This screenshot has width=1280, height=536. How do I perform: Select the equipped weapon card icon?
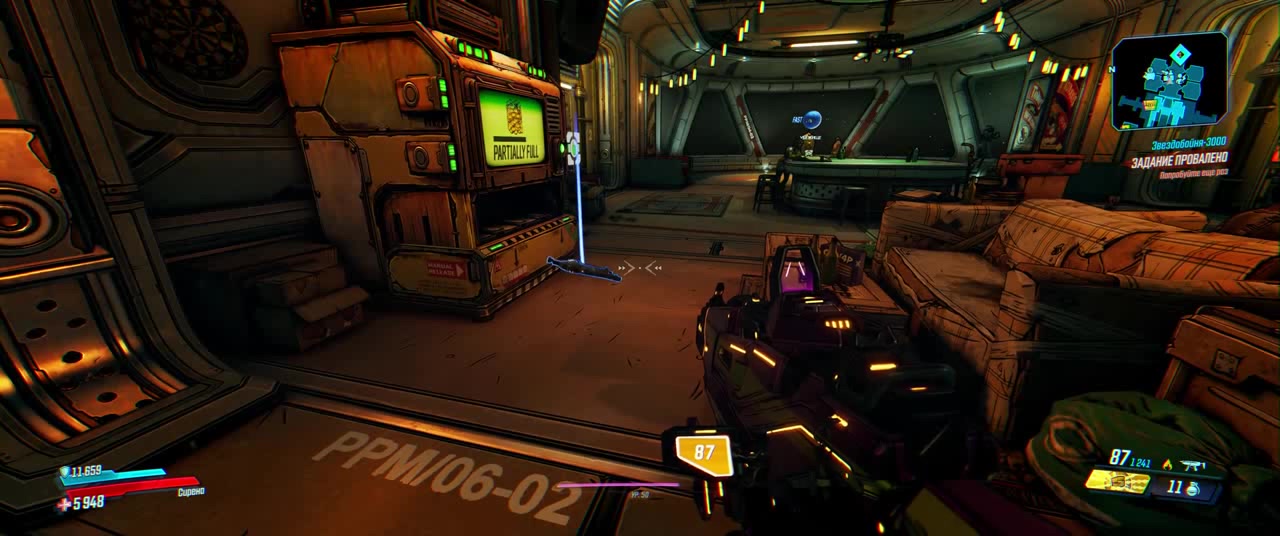tap(1117, 482)
